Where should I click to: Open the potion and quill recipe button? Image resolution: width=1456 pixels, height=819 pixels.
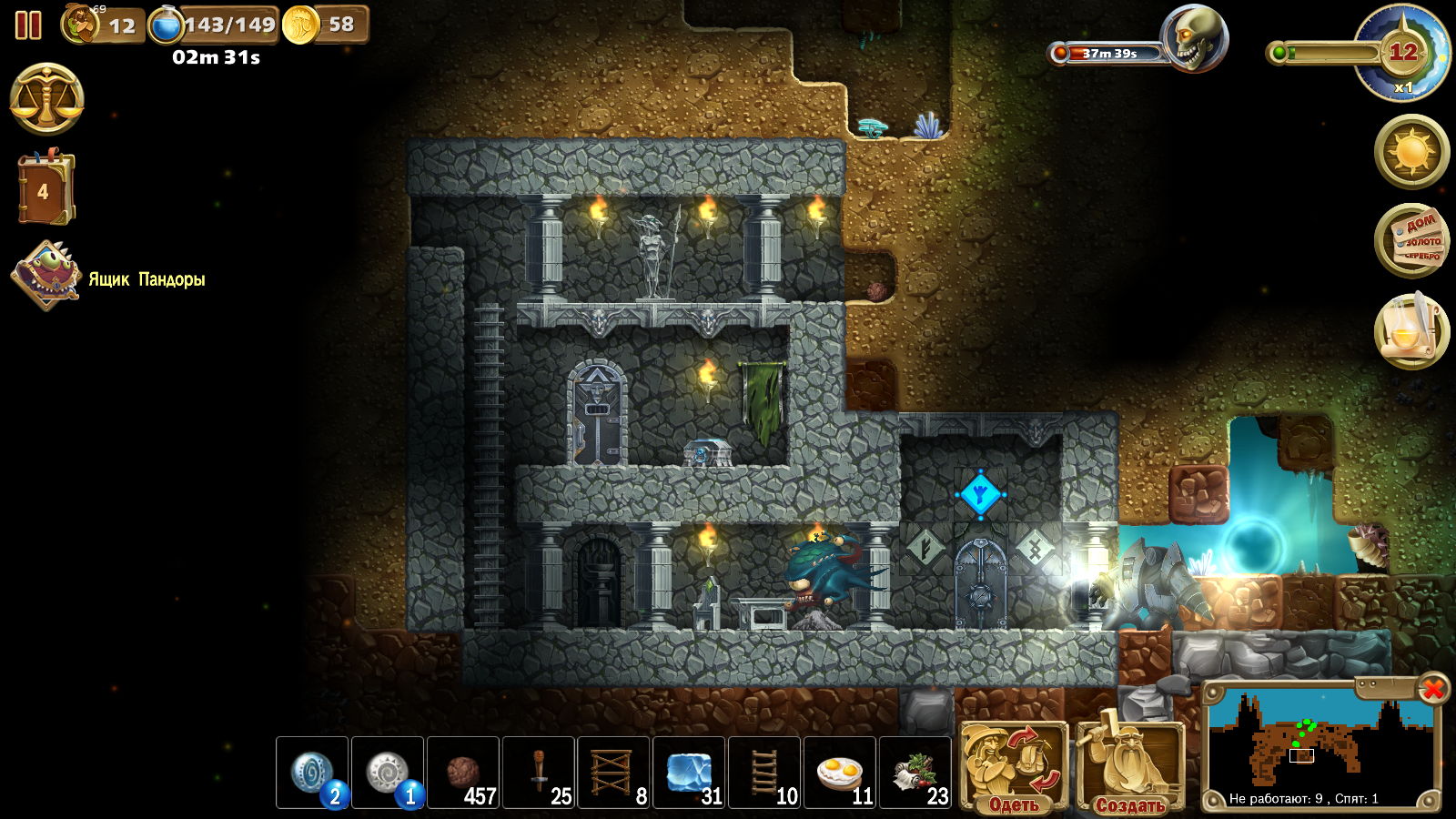[x=1411, y=330]
